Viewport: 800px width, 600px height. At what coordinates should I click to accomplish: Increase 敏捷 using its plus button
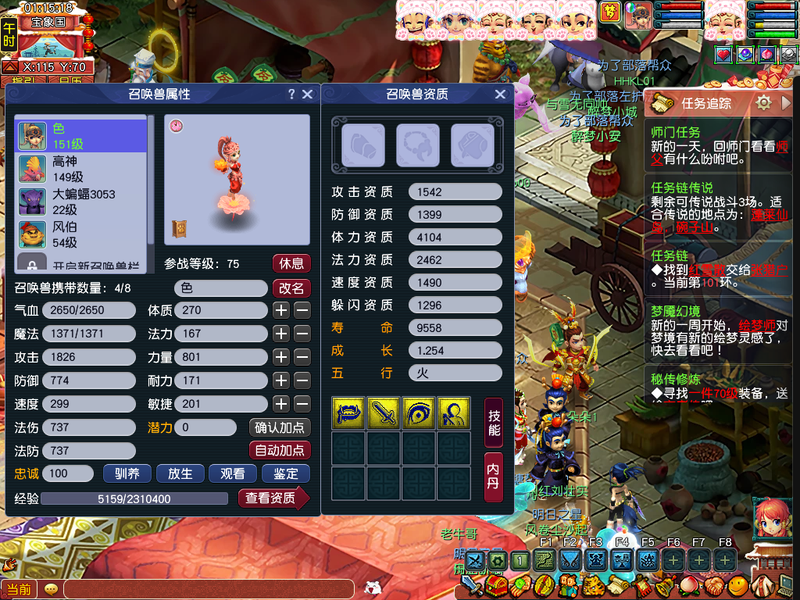tap(282, 404)
